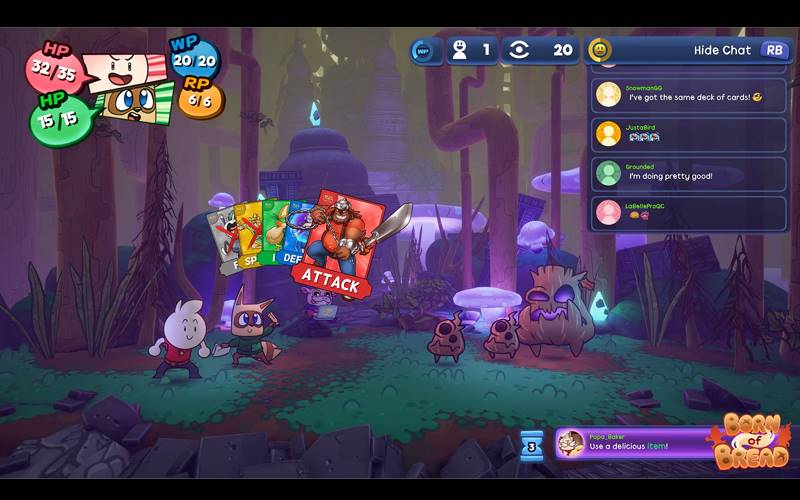Viewport: 800px width, 500px height.
Task: Click Grounded's chat message
Action: (x=690, y=173)
